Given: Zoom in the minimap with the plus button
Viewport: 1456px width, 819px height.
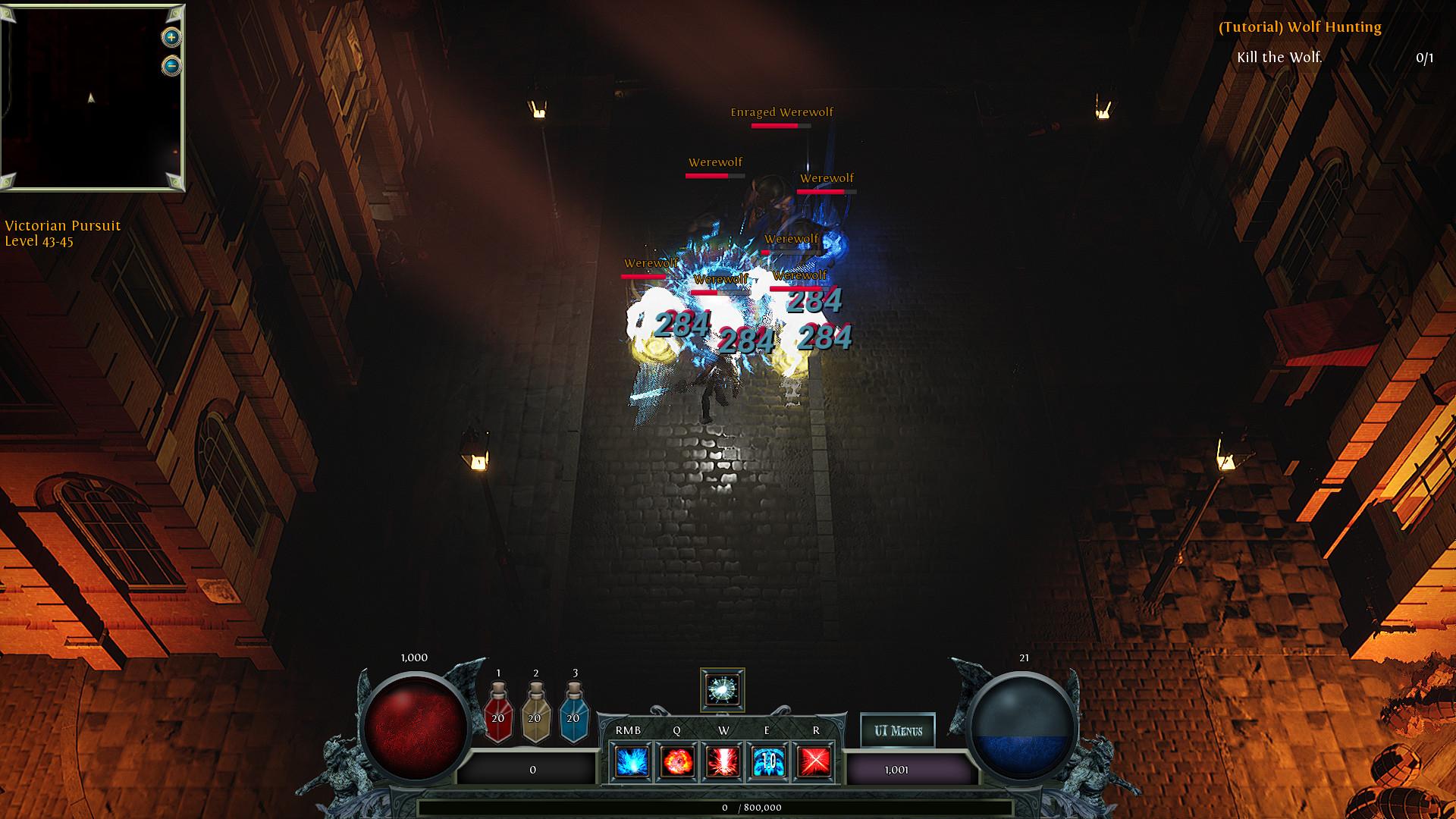Looking at the screenshot, I should click(x=170, y=36).
